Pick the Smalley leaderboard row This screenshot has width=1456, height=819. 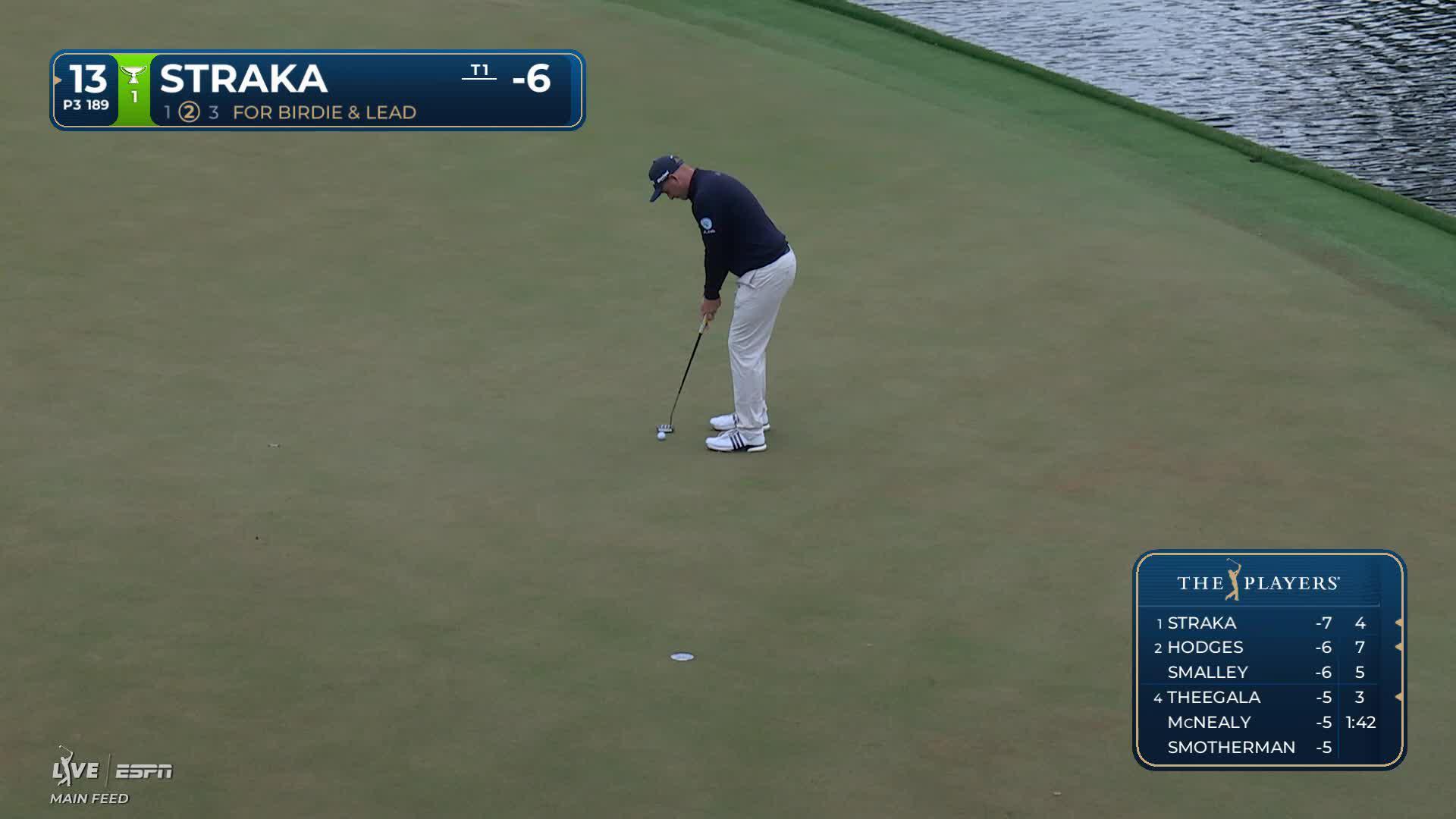point(1268,673)
